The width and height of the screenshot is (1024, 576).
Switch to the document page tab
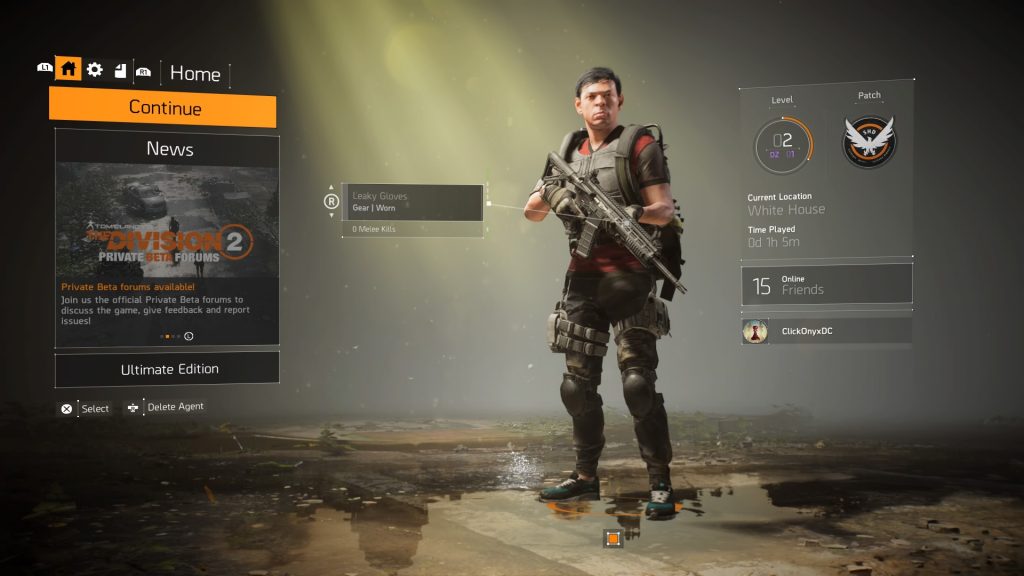[x=120, y=70]
